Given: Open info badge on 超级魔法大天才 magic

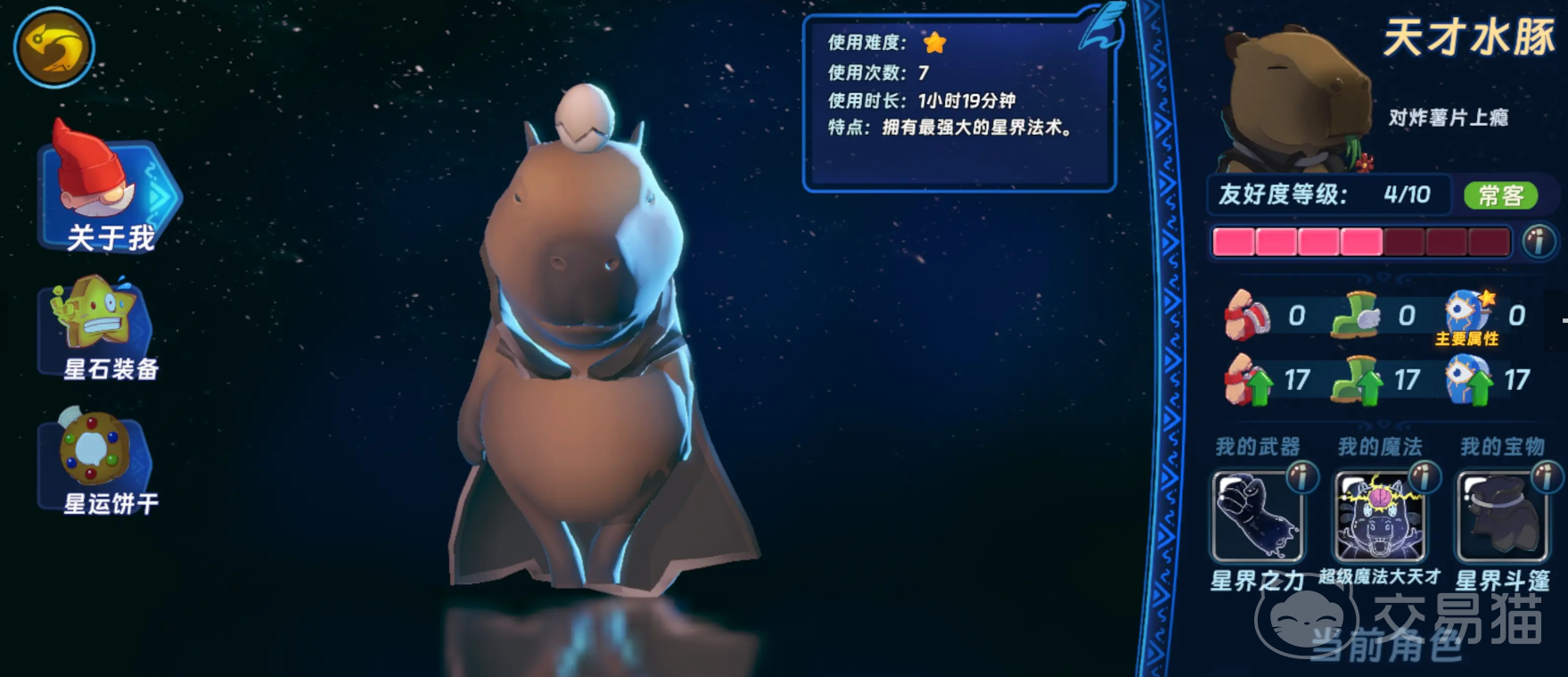Looking at the screenshot, I should click(x=1424, y=477).
